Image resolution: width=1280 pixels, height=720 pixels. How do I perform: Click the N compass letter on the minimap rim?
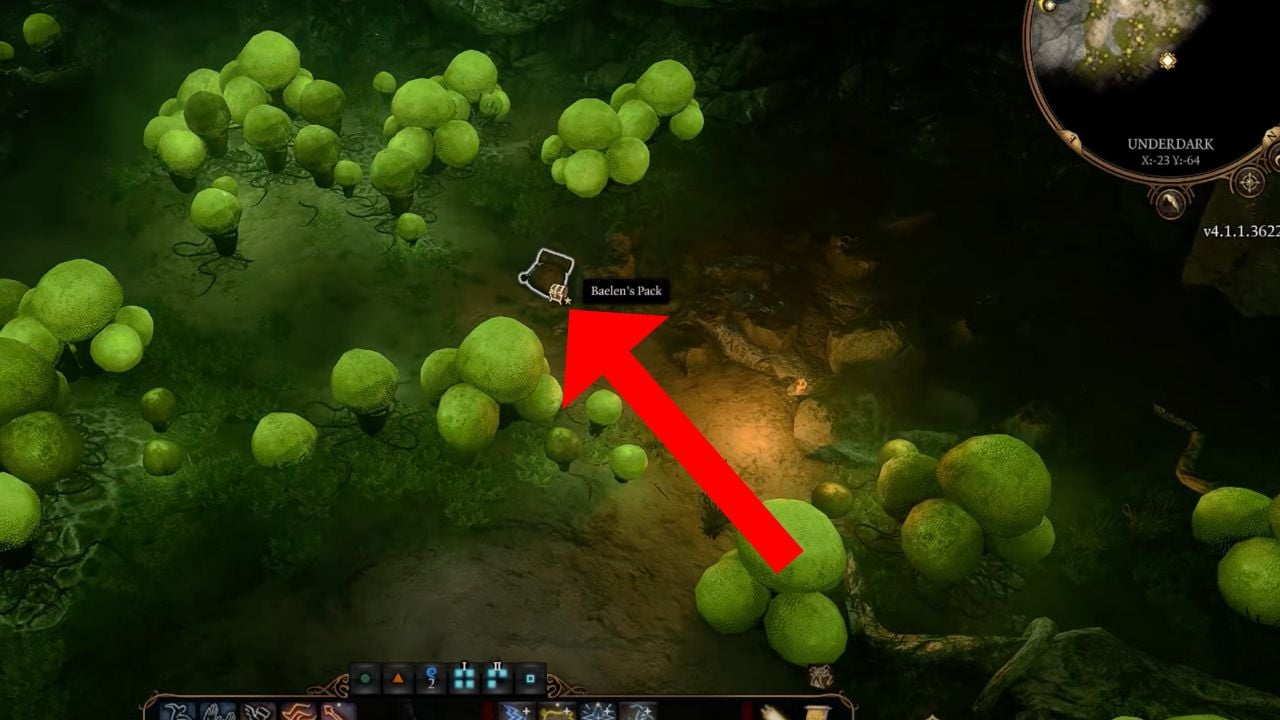pos(1269,137)
